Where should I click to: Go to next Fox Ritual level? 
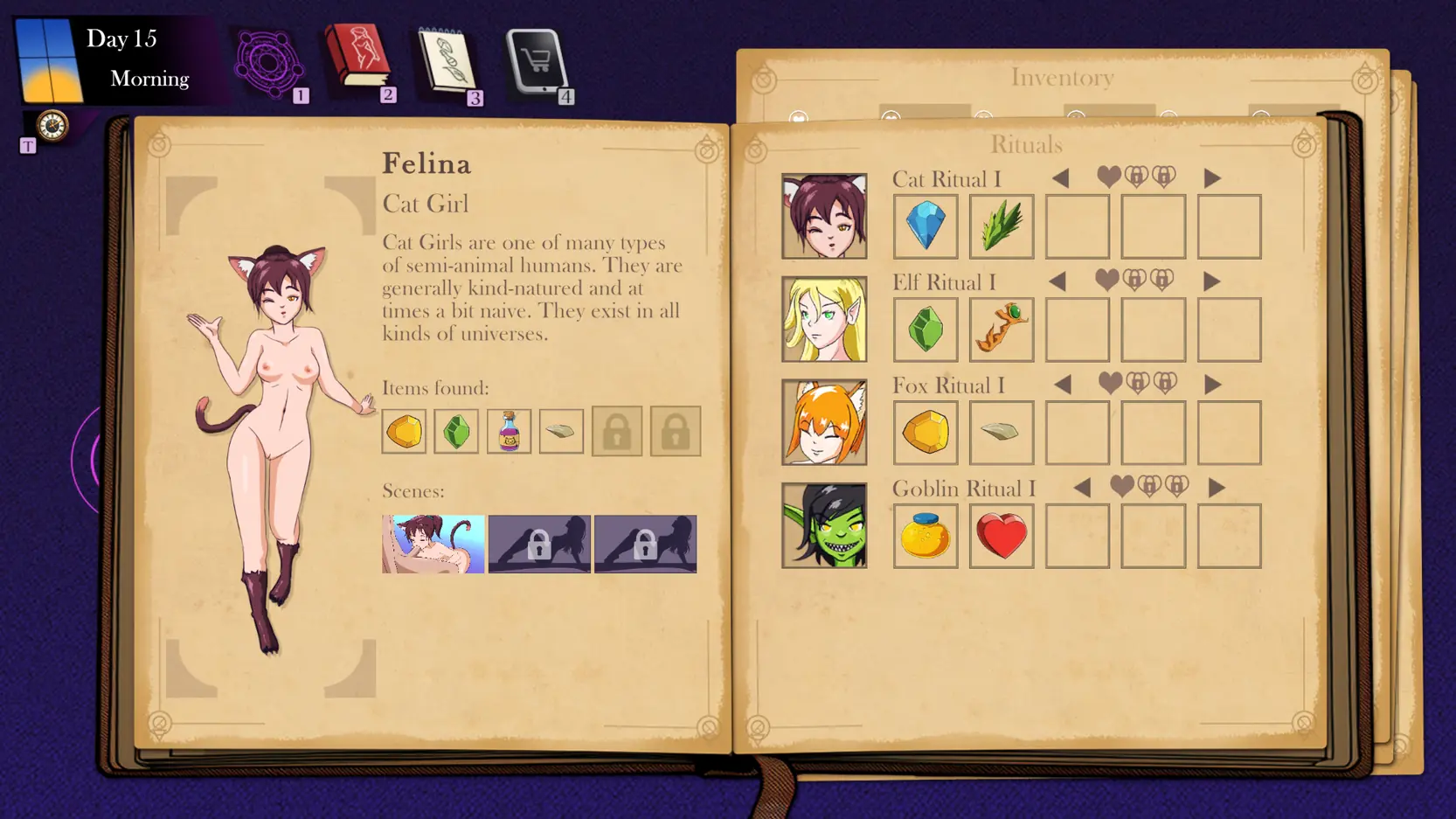click(x=1212, y=385)
